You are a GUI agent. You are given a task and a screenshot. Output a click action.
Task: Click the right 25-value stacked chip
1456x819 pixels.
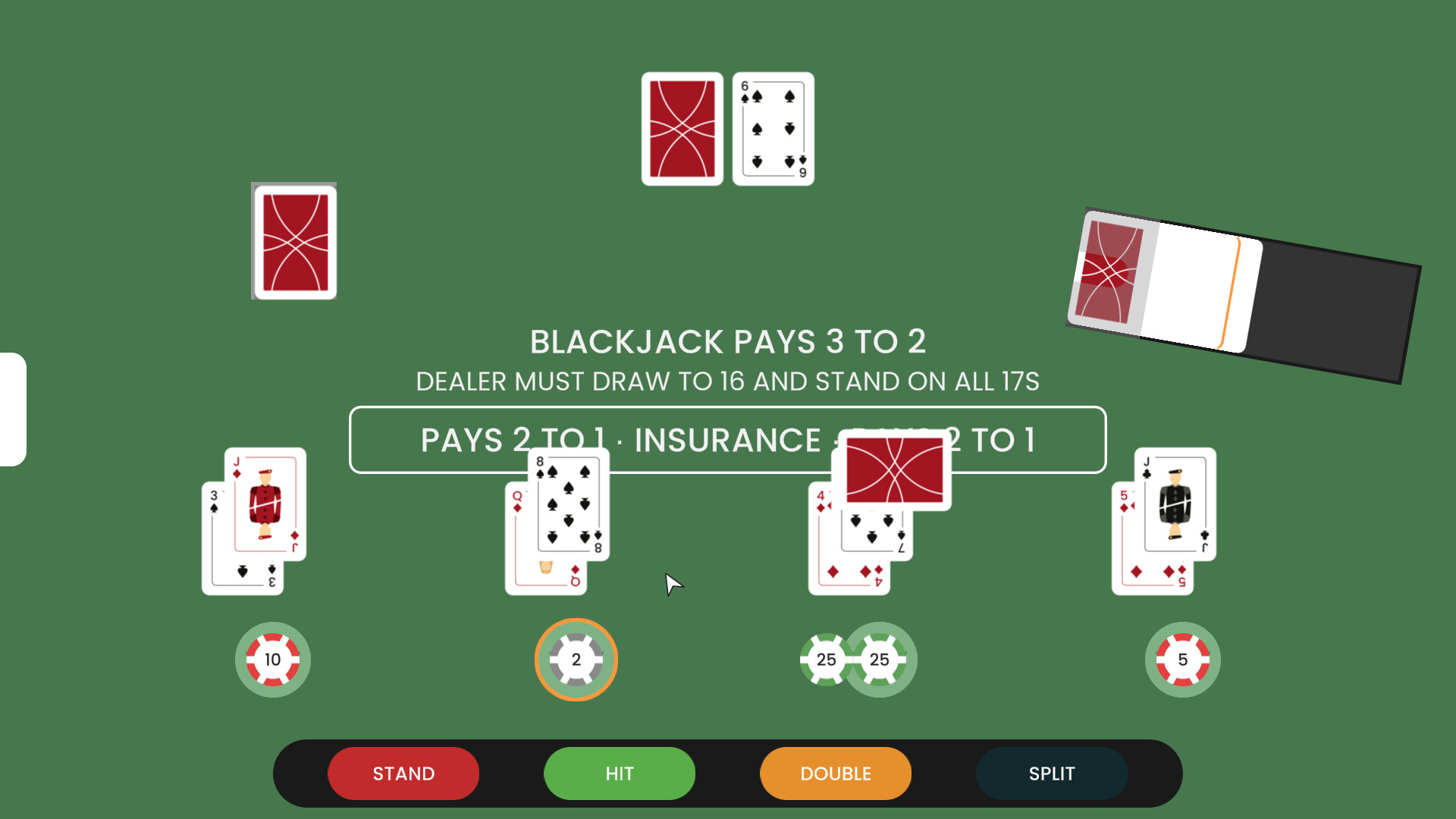(880, 660)
